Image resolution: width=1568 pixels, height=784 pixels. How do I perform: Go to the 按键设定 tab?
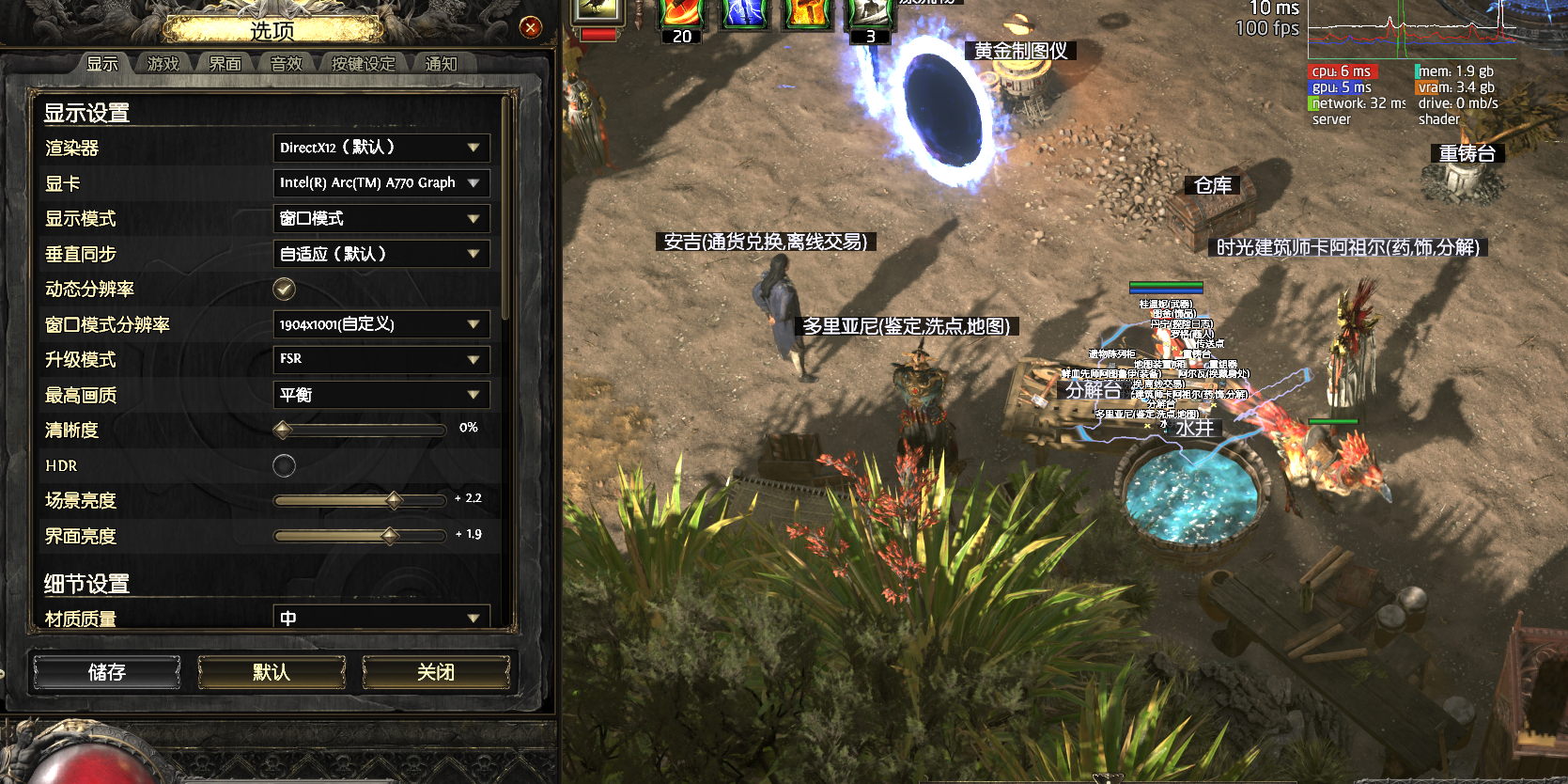[x=363, y=64]
